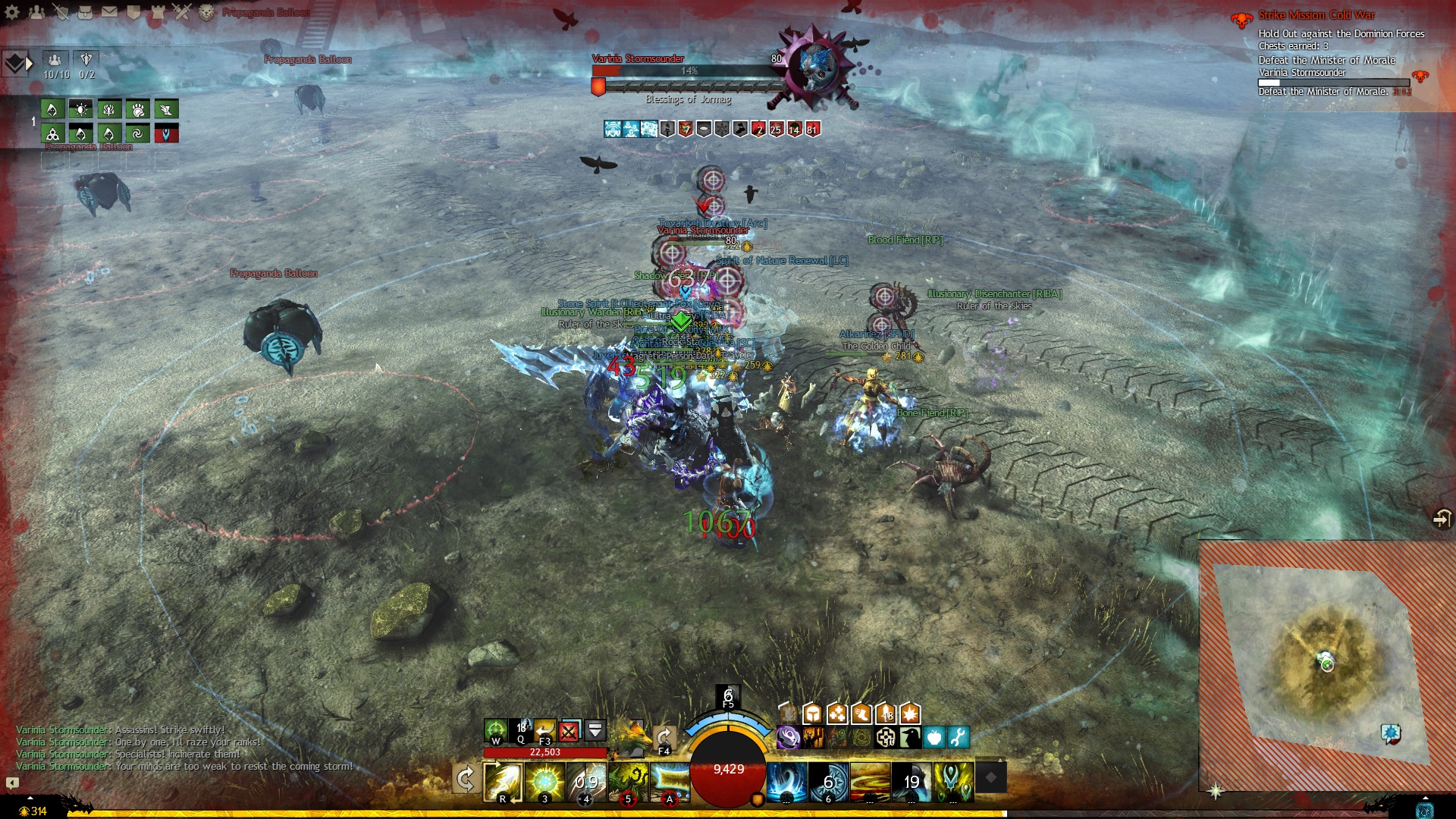Use the glowing green orb weapon skill
This screenshot has width=1456, height=819.
544,780
